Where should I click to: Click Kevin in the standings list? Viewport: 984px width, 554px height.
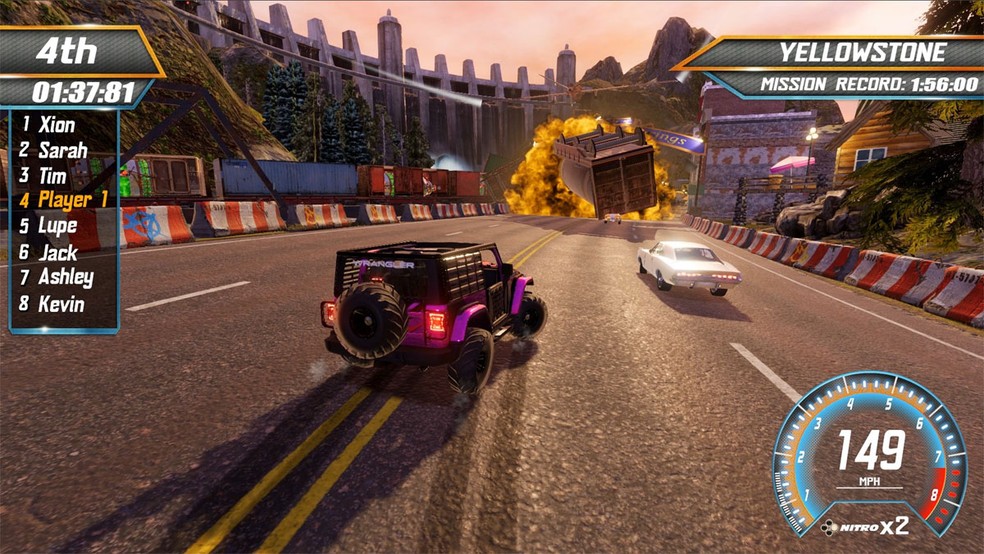[x=61, y=304]
